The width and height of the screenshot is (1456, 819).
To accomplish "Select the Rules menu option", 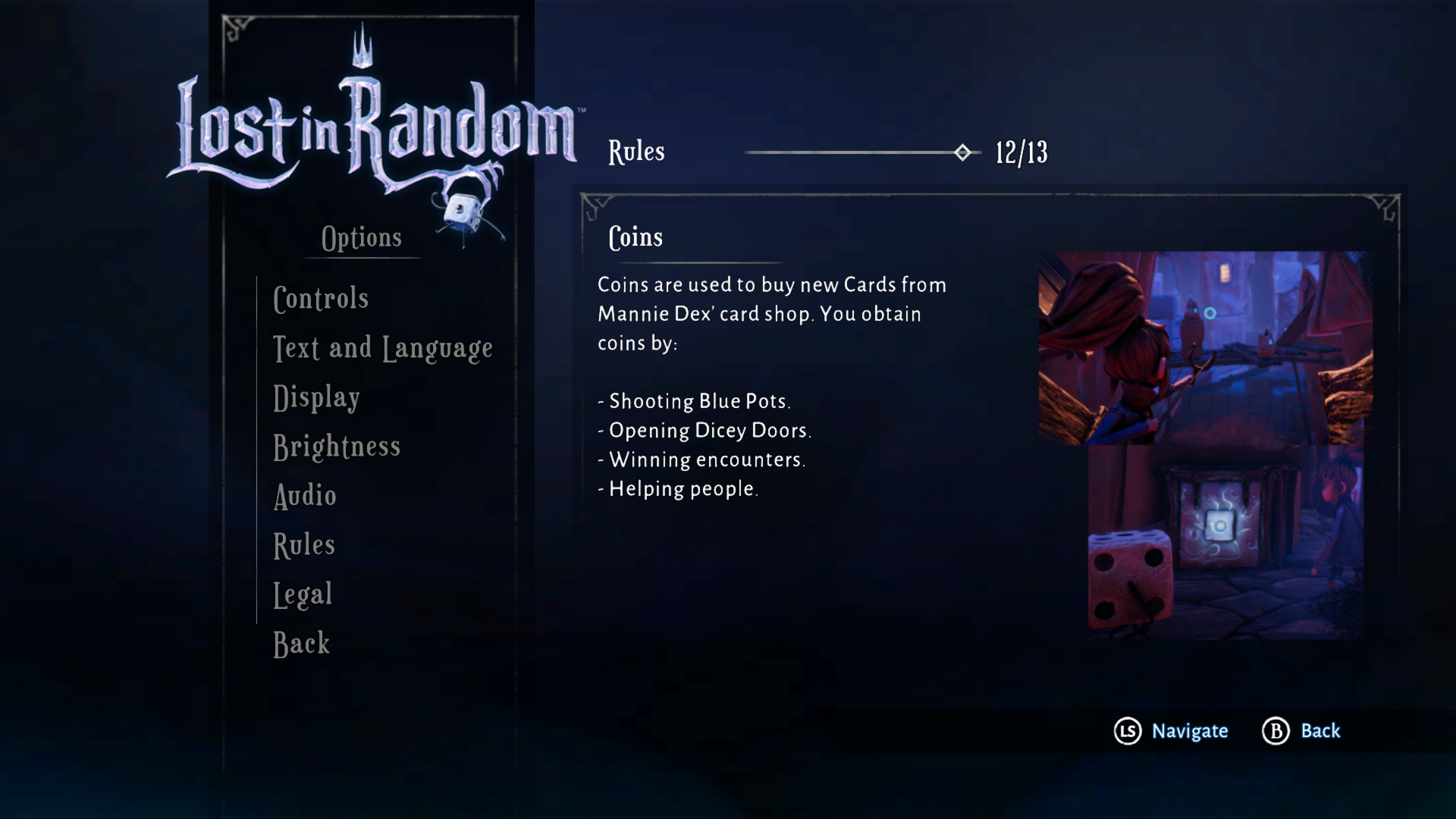I will pos(303,544).
